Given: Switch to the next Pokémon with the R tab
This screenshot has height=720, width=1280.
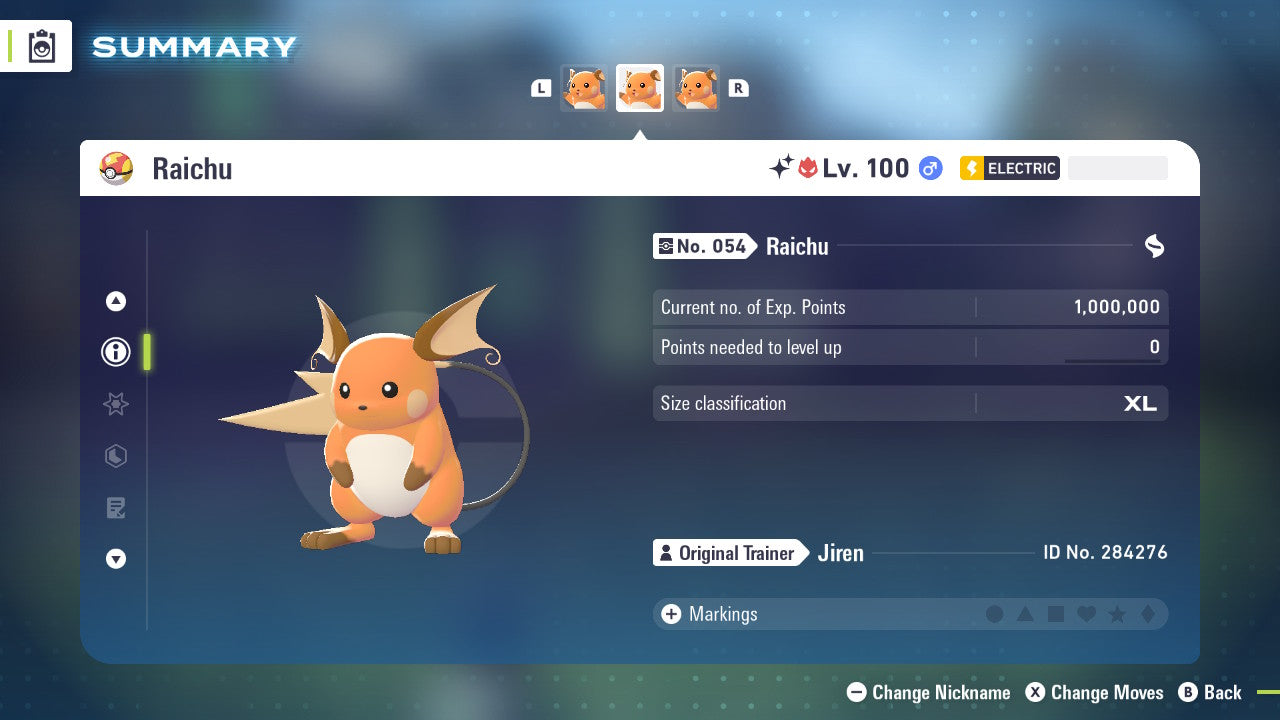Looking at the screenshot, I should [738, 88].
